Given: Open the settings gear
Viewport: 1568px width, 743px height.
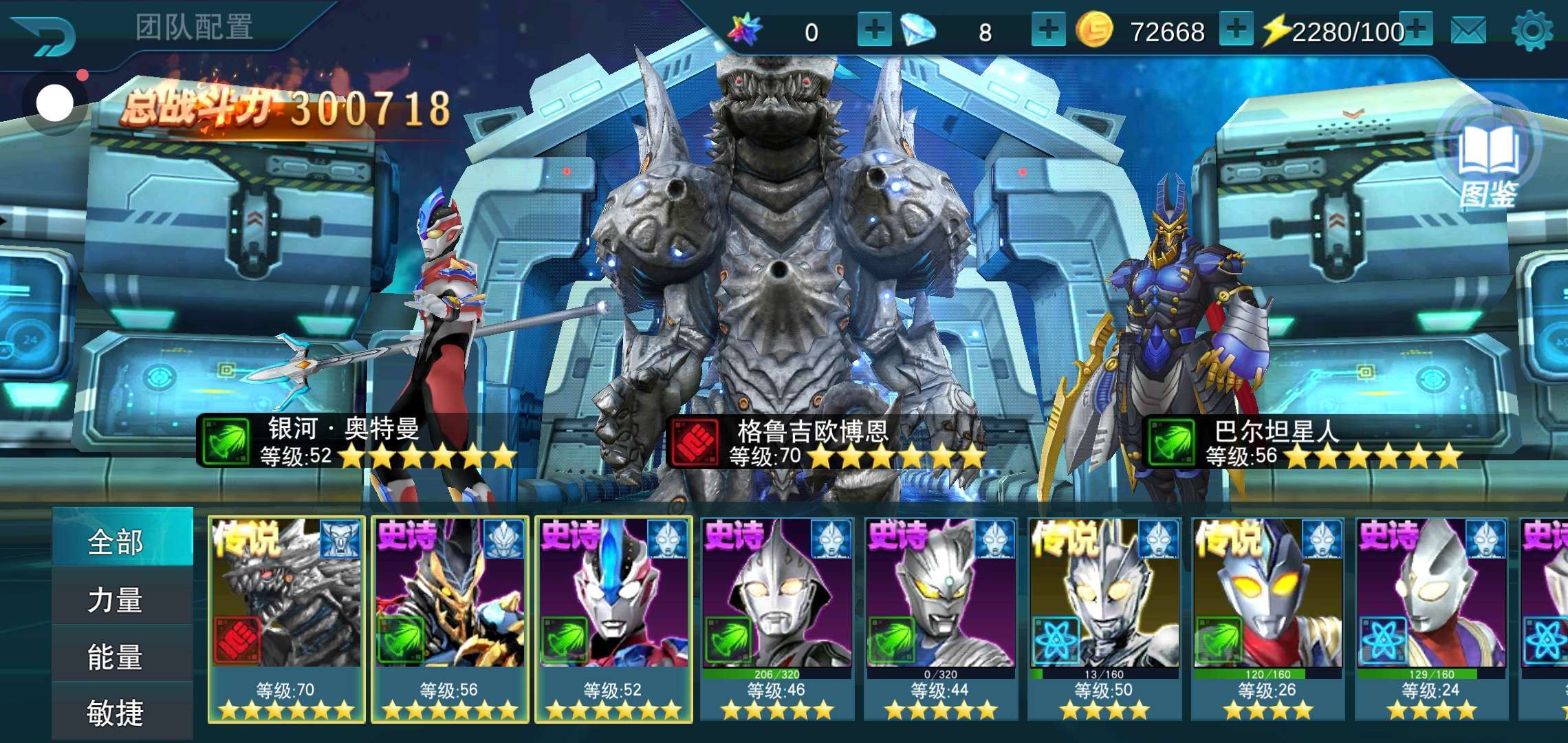Looking at the screenshot, I should pos(1532,31).
